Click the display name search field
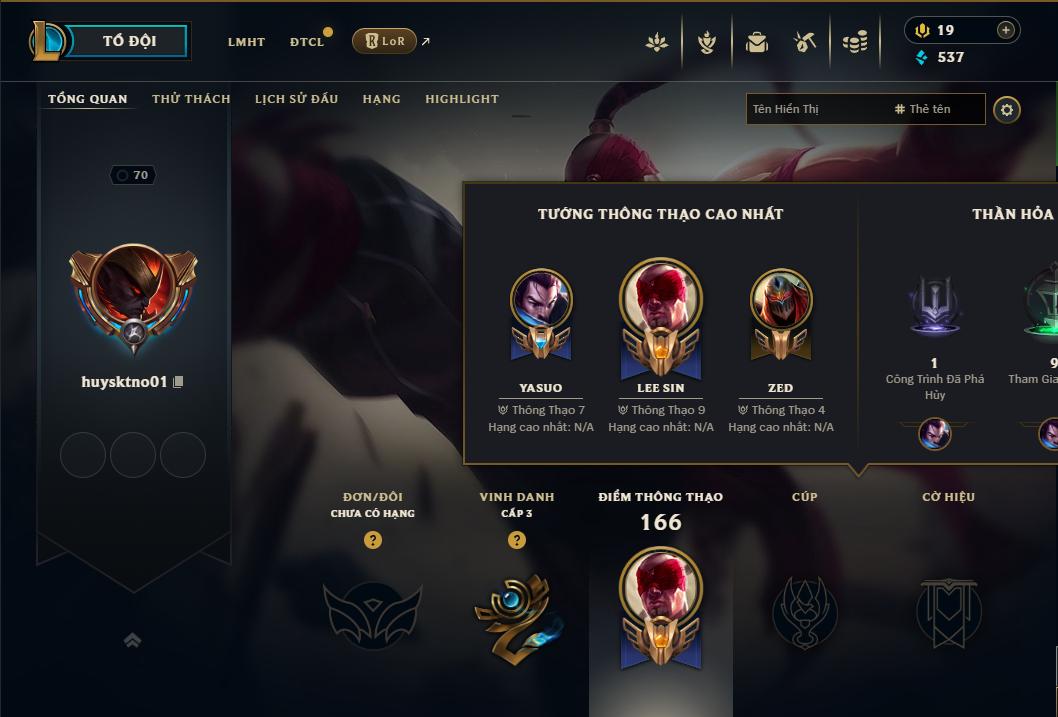Image resolution: width=1058 pixels, height=717 pixels. coord(815,109)
